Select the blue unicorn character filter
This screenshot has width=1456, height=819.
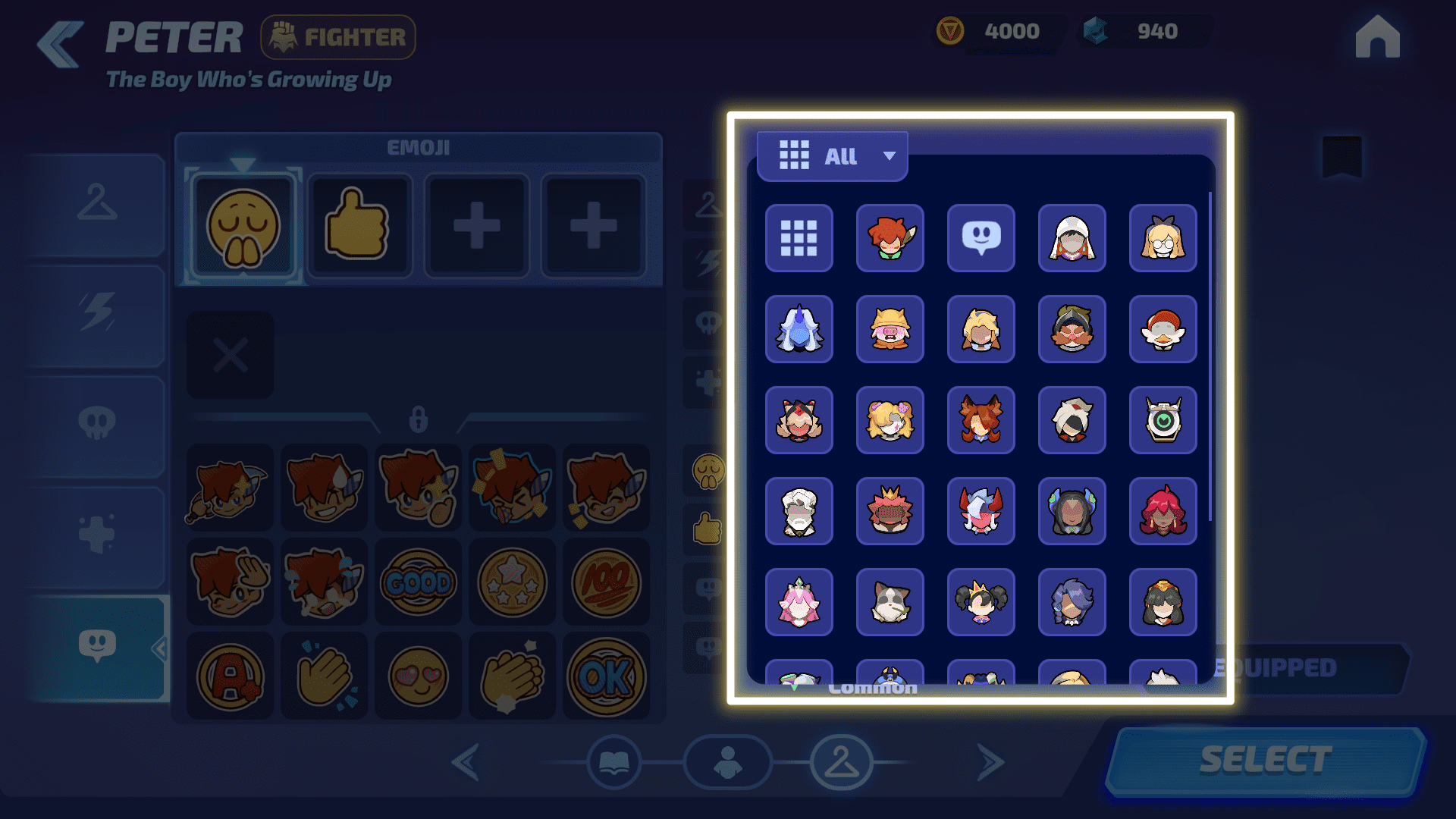click(799, 329)
